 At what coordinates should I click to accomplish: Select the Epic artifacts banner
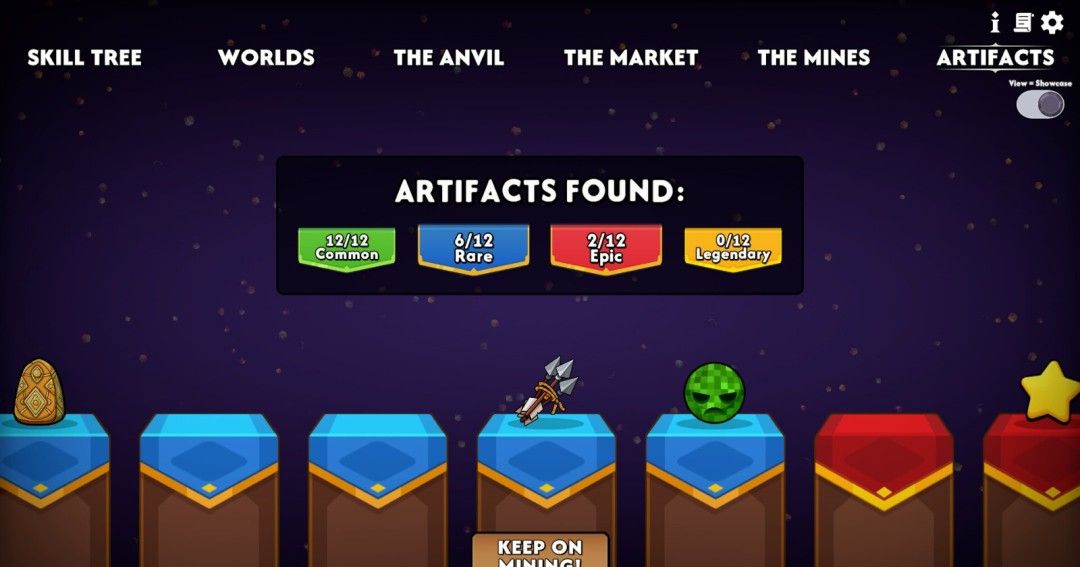[606, 247]
